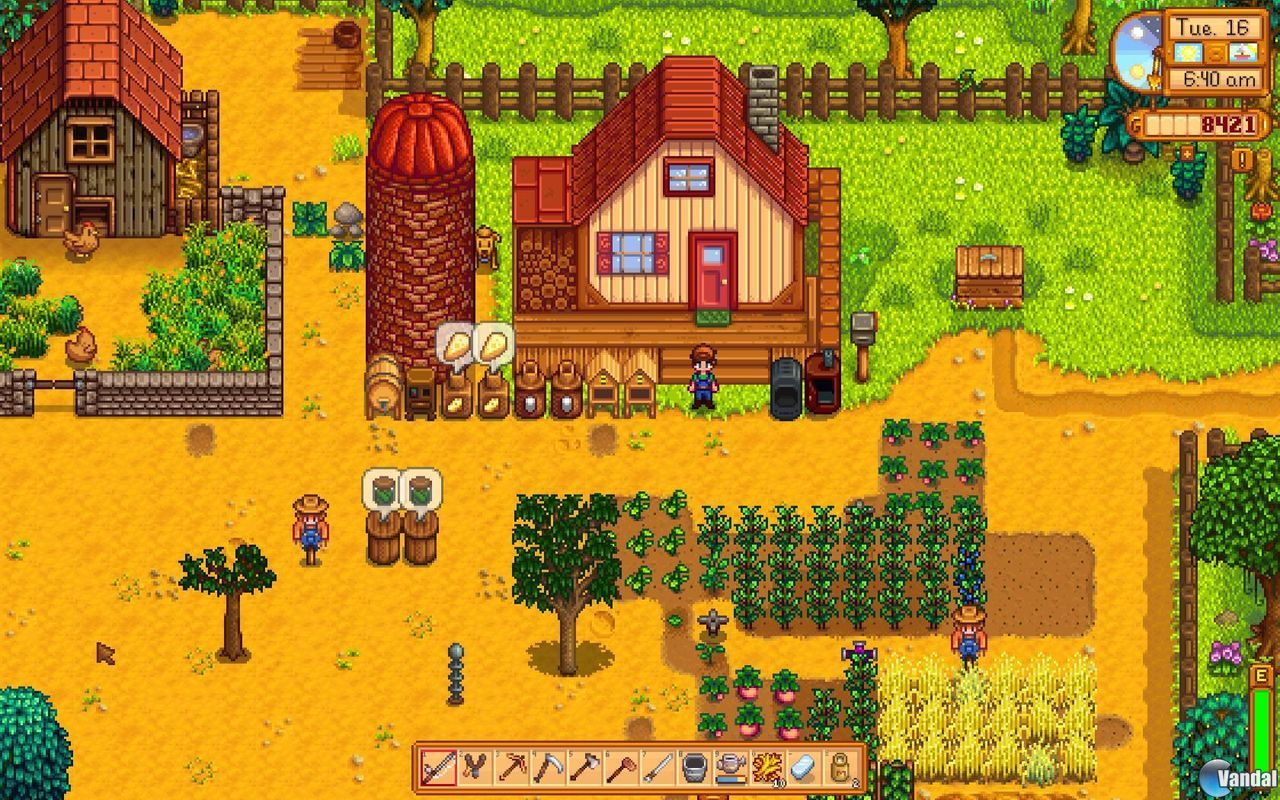Click the sunny weather icon in the HUD
This screenshot has height=800, width=1280.
1187,51
